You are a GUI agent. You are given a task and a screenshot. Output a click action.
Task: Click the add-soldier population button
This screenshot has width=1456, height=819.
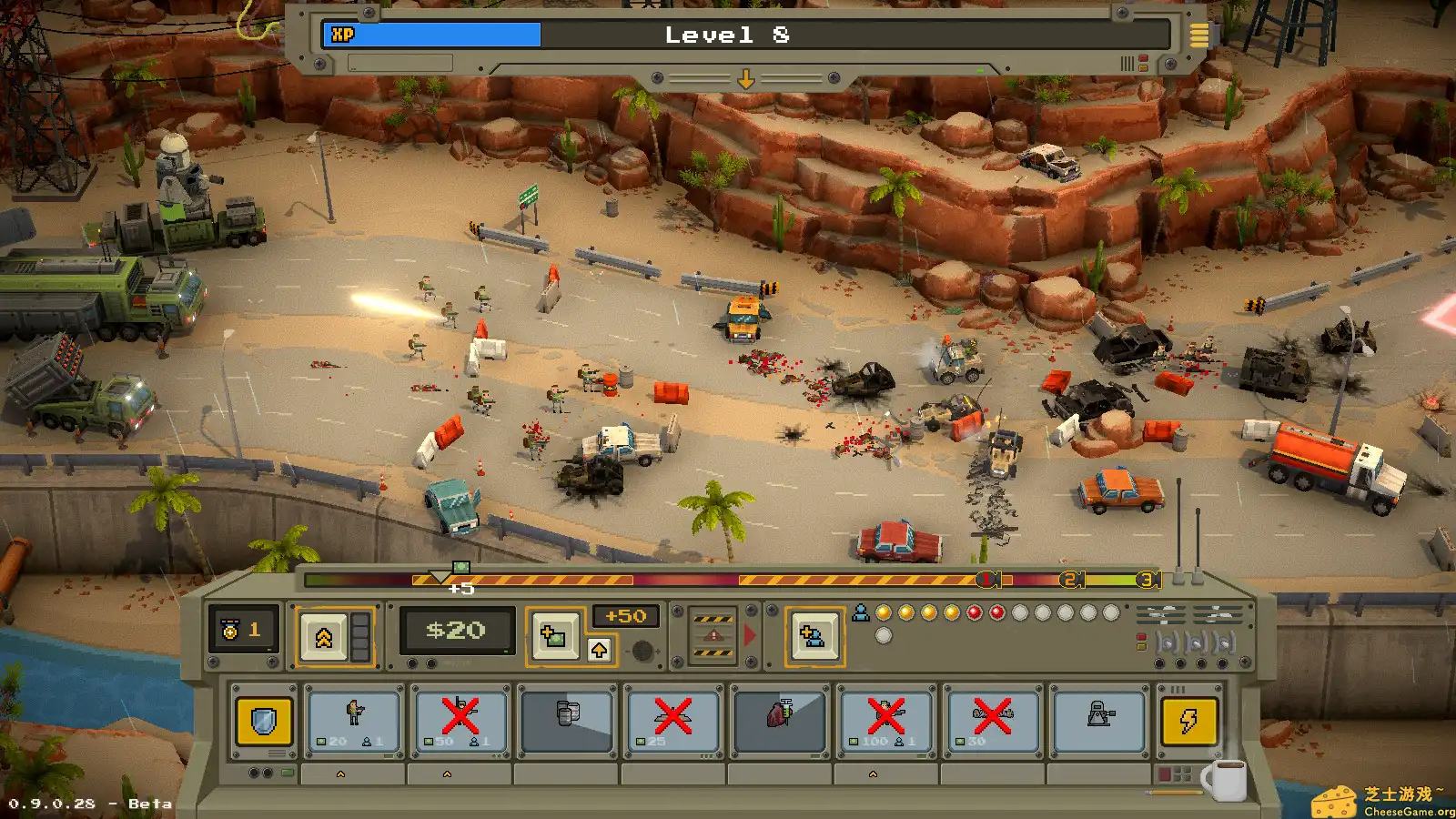813,636
